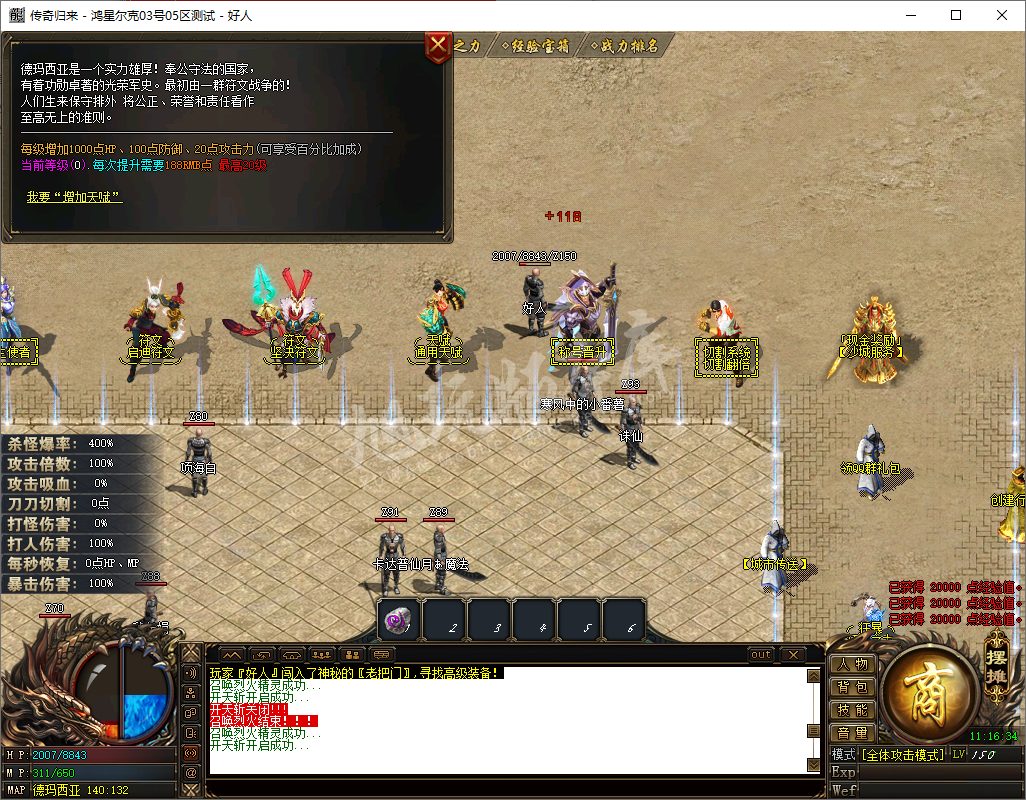Image resolution: width=1026 pixels, height=800 pixels.
Task: Open the 商 shop gold medallion
Action: [925, 690]
